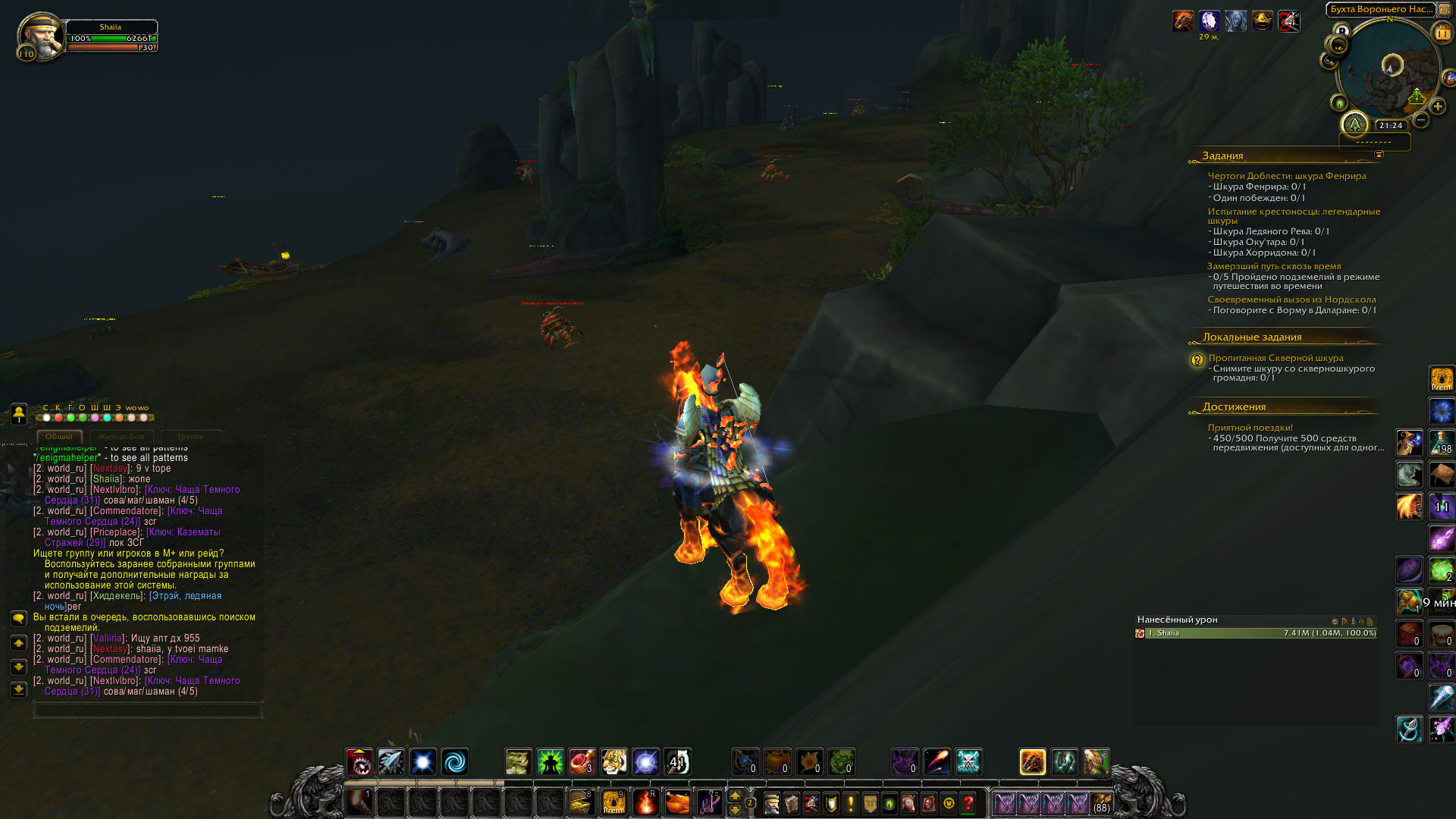Open the chat speech-bubble menu button
Screen dimensions: 1456x819
click(x=19, y=619)
